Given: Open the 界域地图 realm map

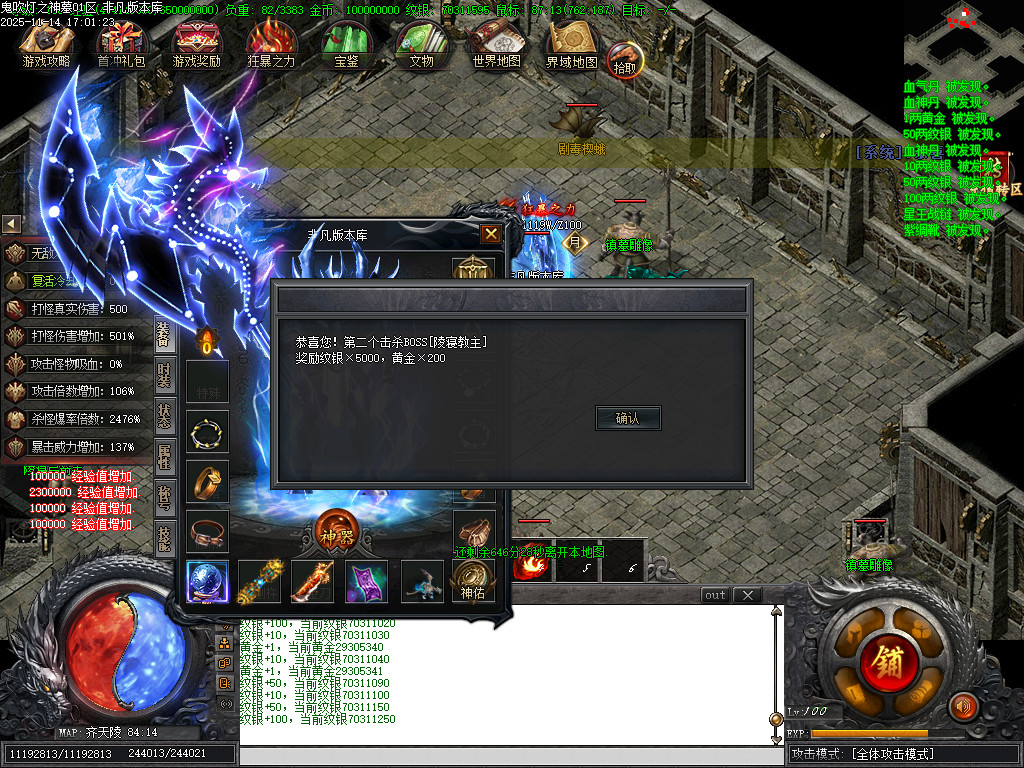Looking at the screenshot, I should point(571,45).
